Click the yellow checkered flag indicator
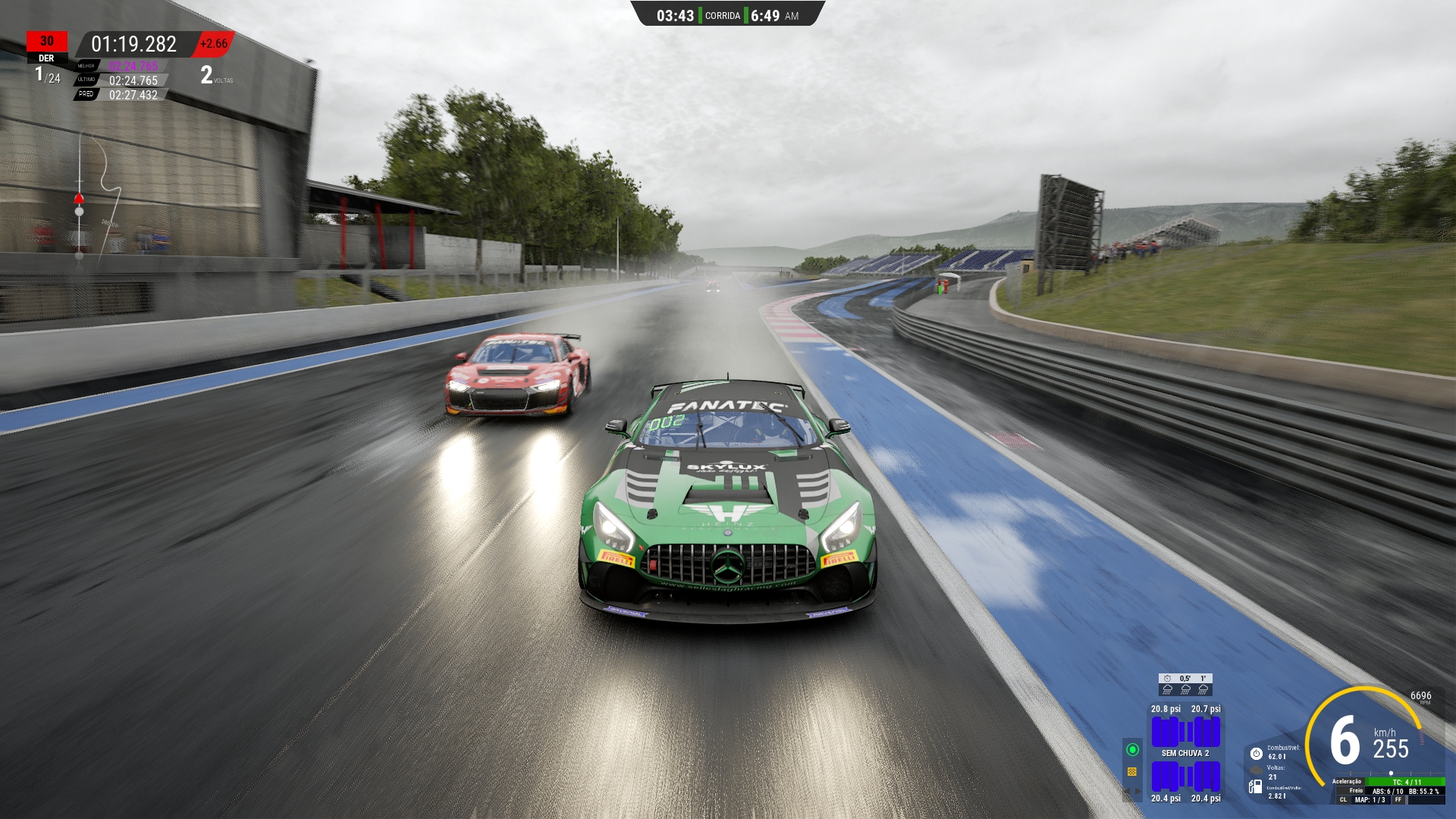The height and width of the screenshot is (819, 1456). point(1132,771)
